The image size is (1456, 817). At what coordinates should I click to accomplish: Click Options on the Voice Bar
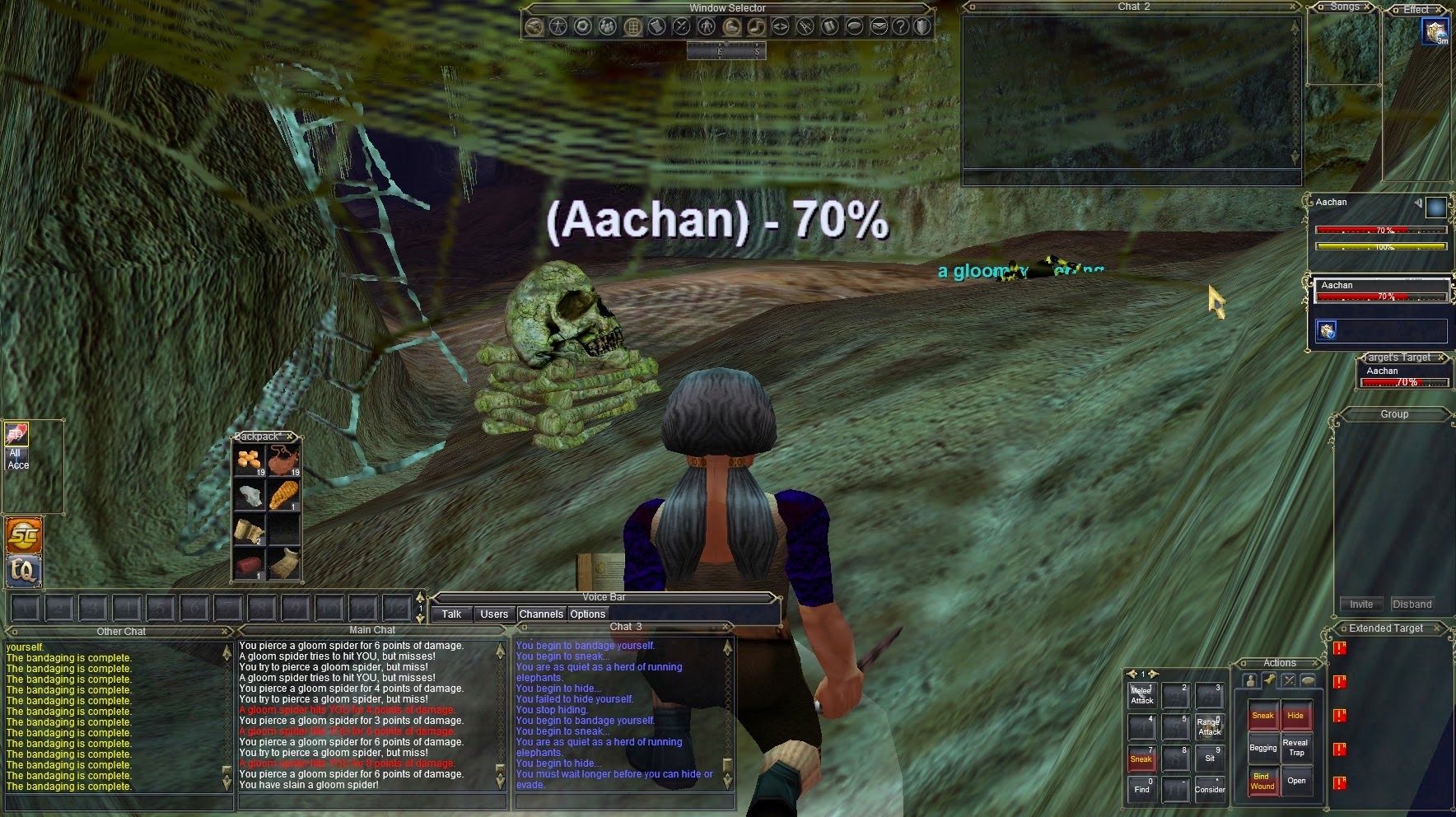(587, 614)
